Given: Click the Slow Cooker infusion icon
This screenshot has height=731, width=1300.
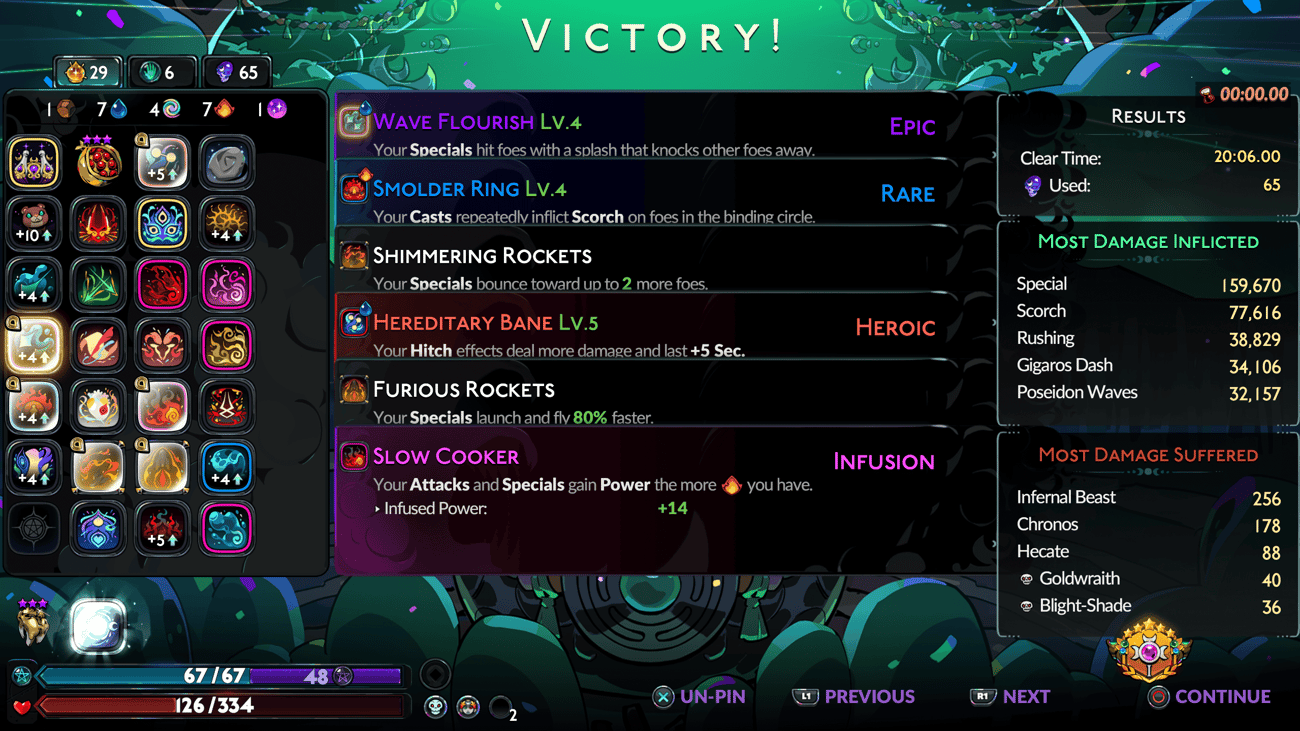Looking at the screenshot, I should 353,455.
